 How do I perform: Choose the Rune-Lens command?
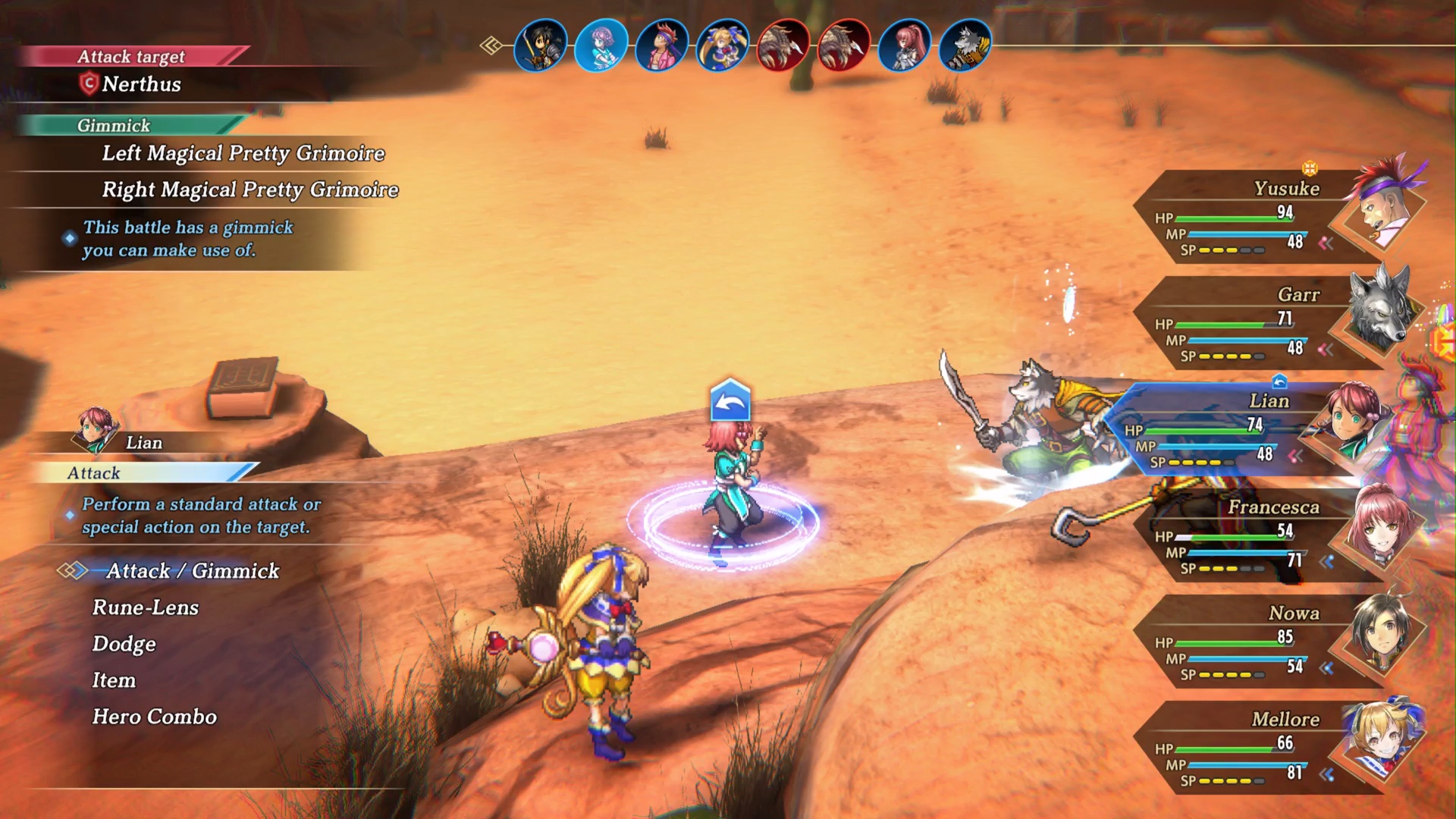[146, 607]
